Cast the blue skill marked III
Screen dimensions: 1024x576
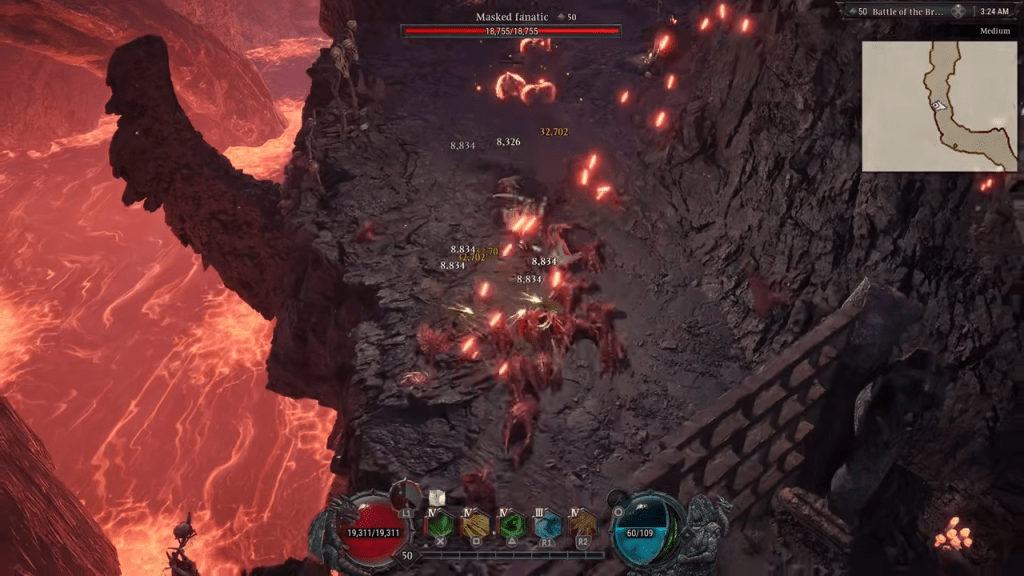[547, 523]
